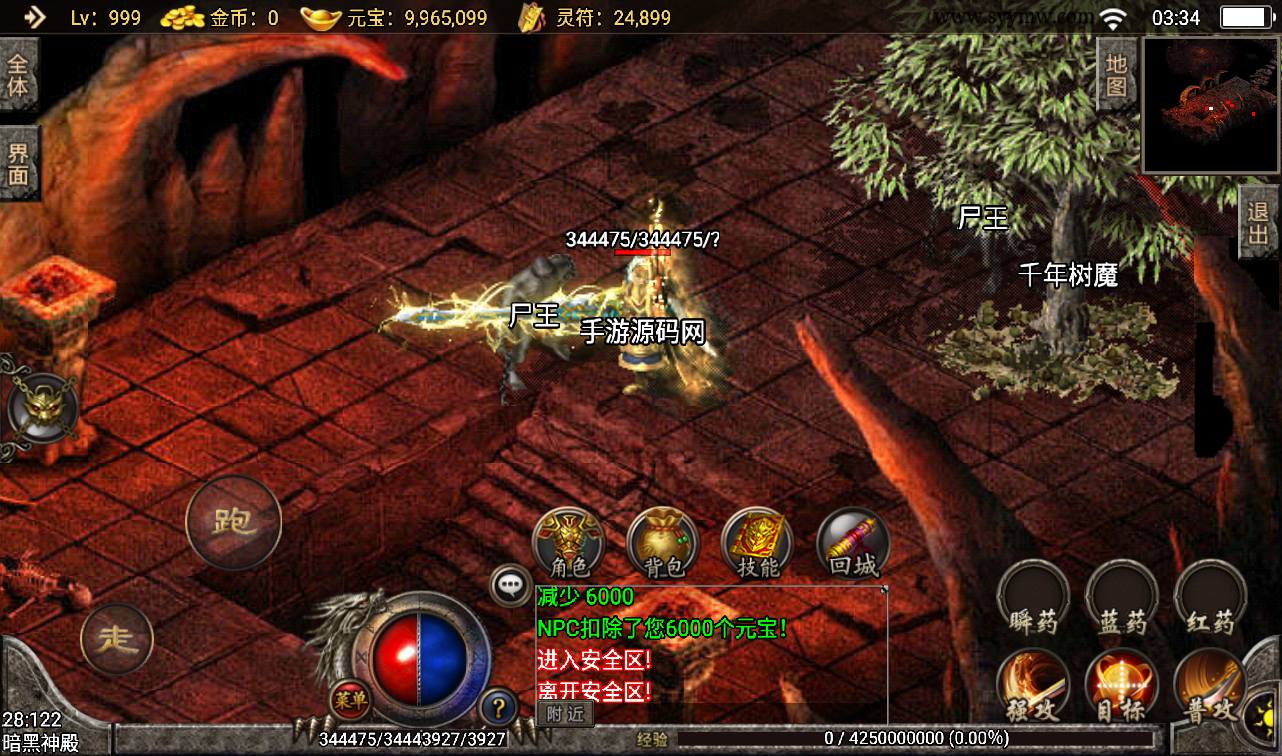This screenshot has height=756, width=1282.
Task: Open the 地图 map
Action: (x=1117, y=75)
